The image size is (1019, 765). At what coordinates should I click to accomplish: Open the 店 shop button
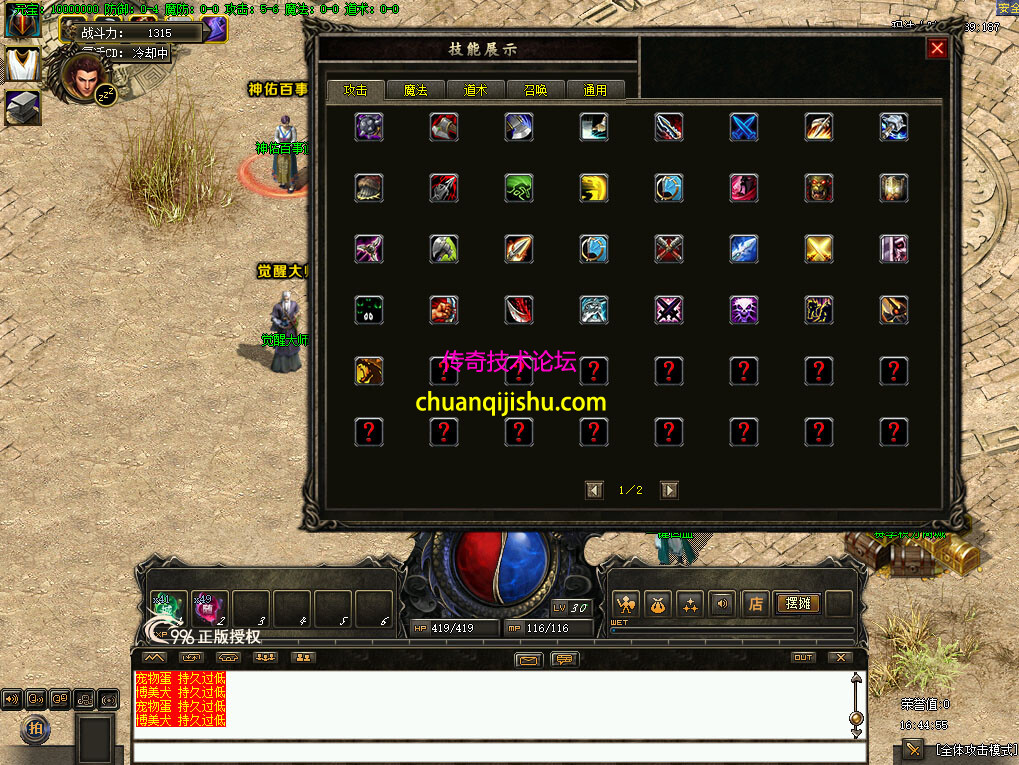tap(756, 604)
